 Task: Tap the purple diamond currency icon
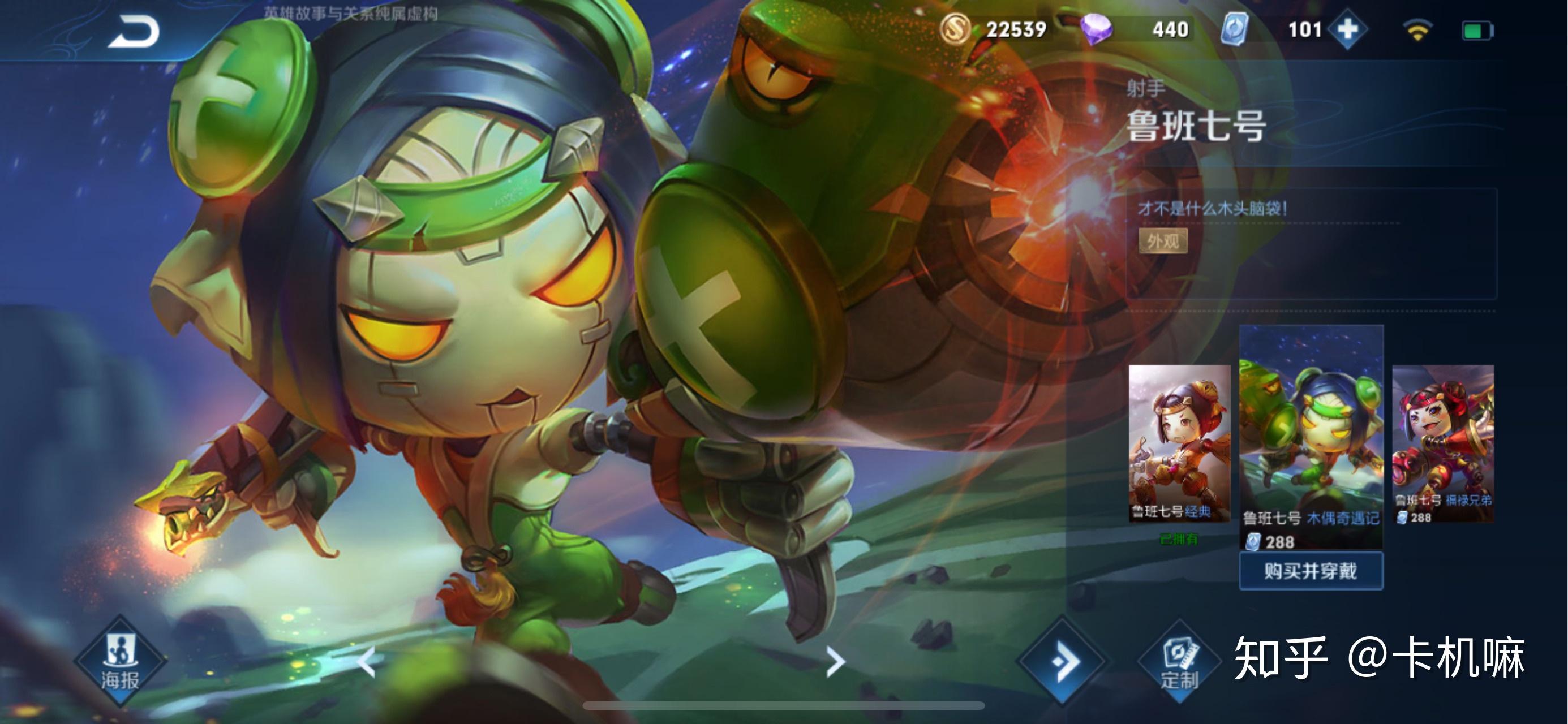1096,29
